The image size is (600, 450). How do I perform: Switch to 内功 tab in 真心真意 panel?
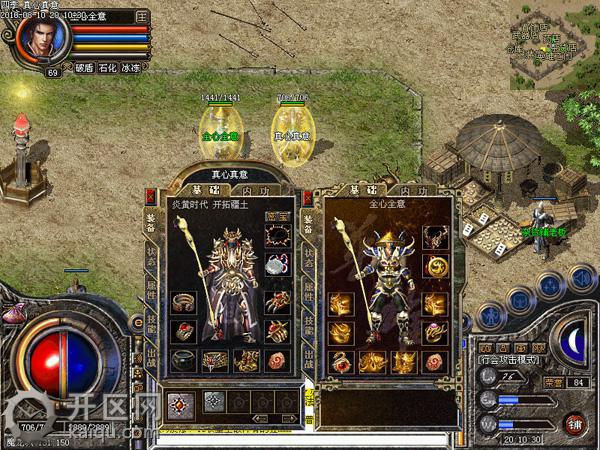coord(254,189)
